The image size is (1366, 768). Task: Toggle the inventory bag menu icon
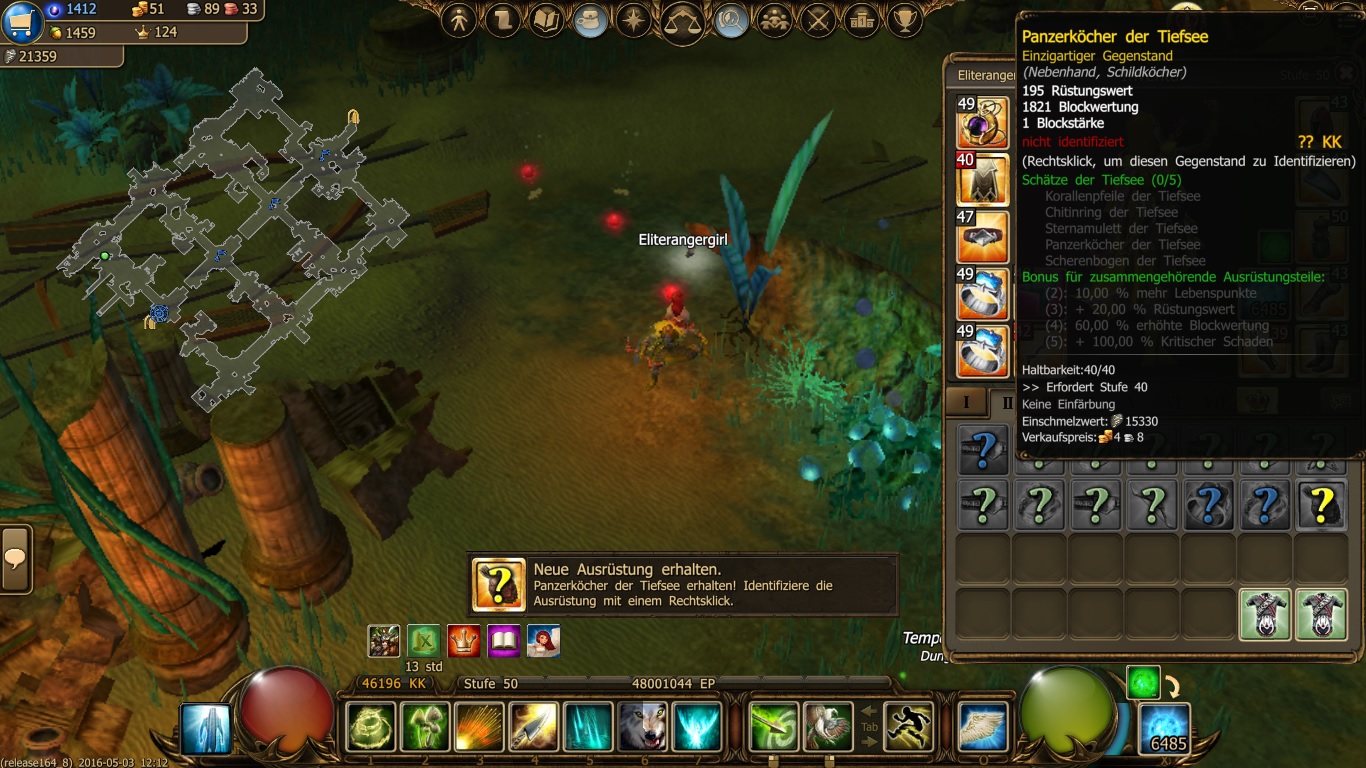pyautogui.click(x=591, y=20)
